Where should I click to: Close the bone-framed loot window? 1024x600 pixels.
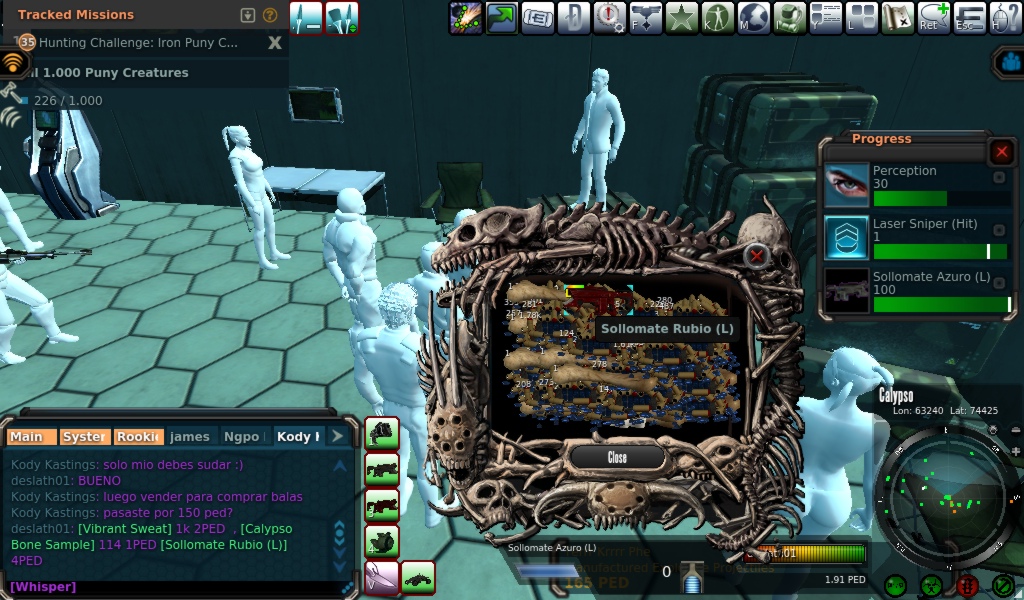tap(617, 457)
